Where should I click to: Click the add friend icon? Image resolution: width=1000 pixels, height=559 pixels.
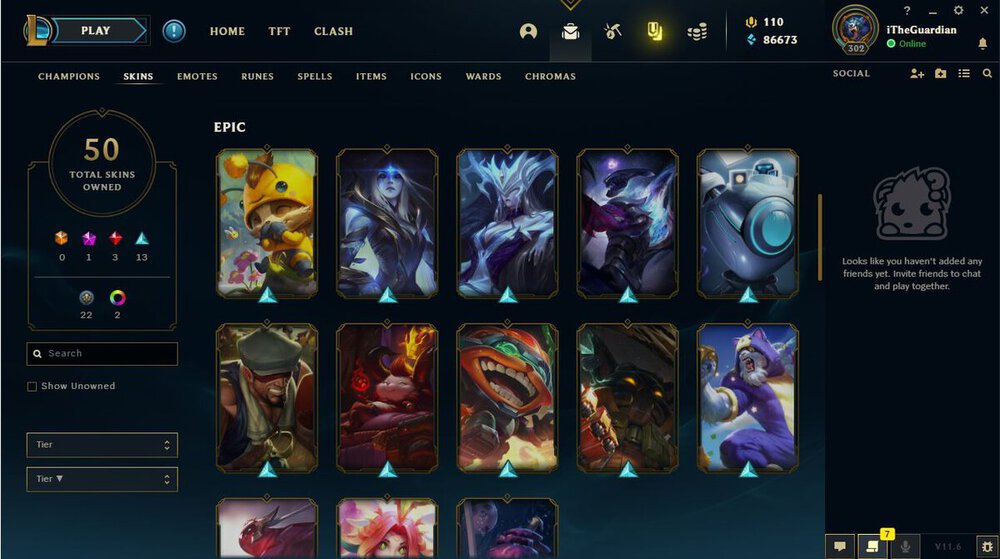[x=917, y=74]
